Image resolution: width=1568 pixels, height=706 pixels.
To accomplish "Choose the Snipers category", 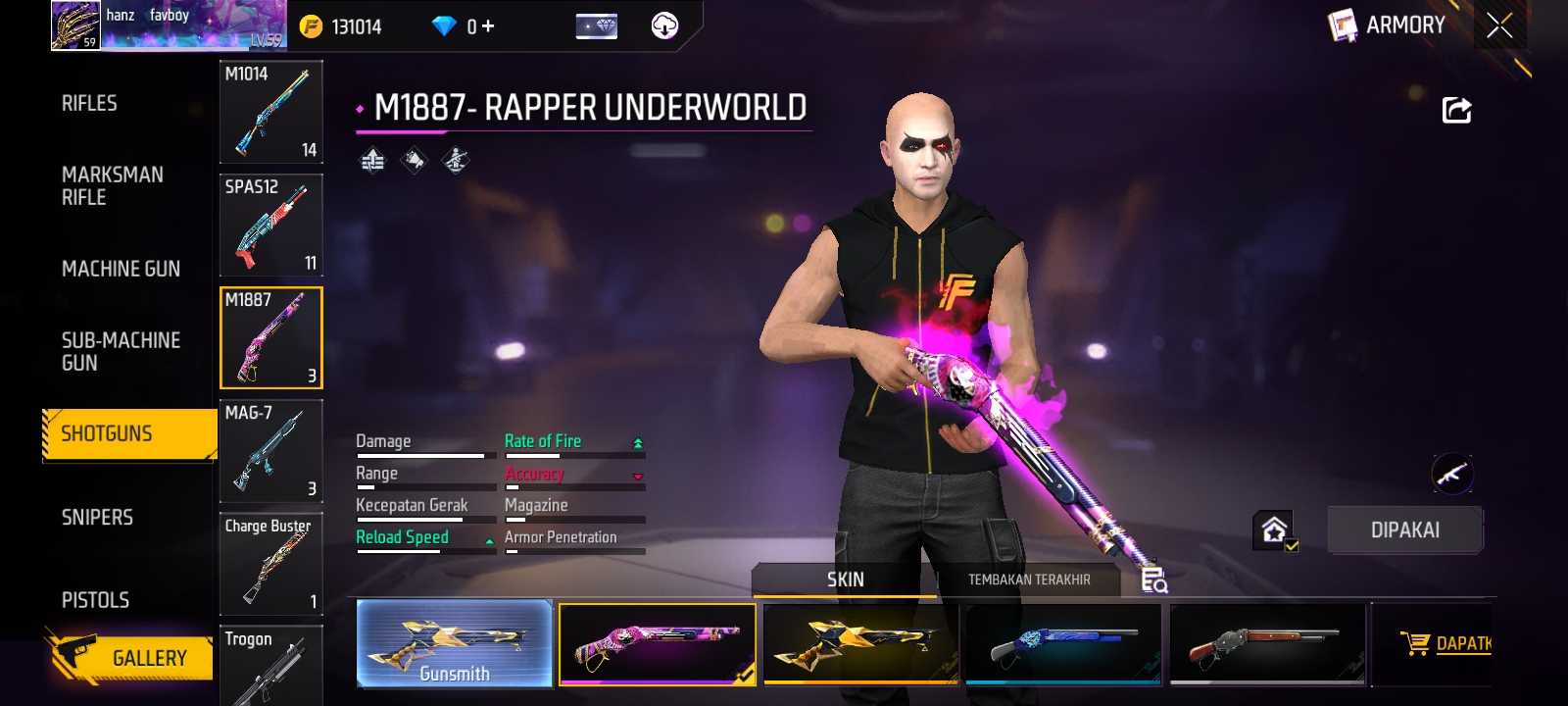I will tap(97, 517).
